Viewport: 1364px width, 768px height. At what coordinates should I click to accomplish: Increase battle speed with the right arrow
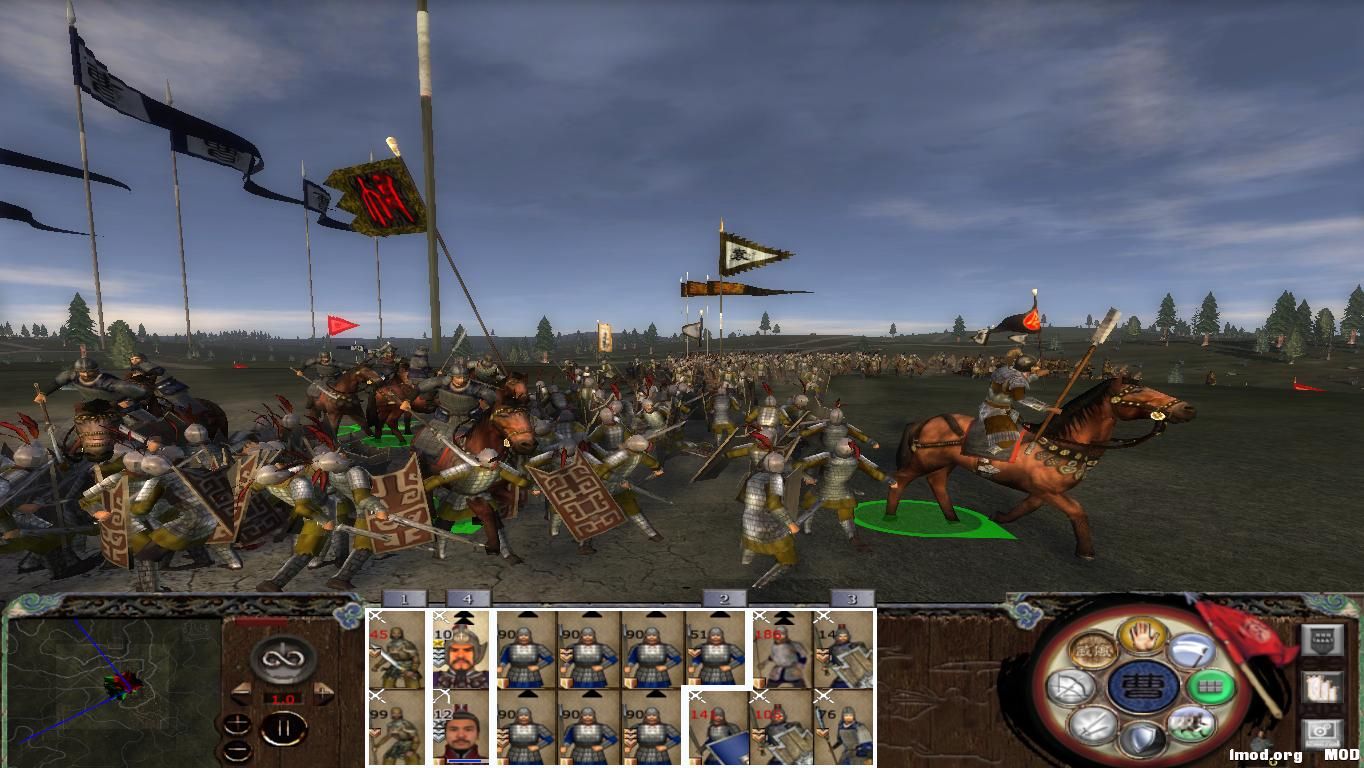(x=322, y=693)
